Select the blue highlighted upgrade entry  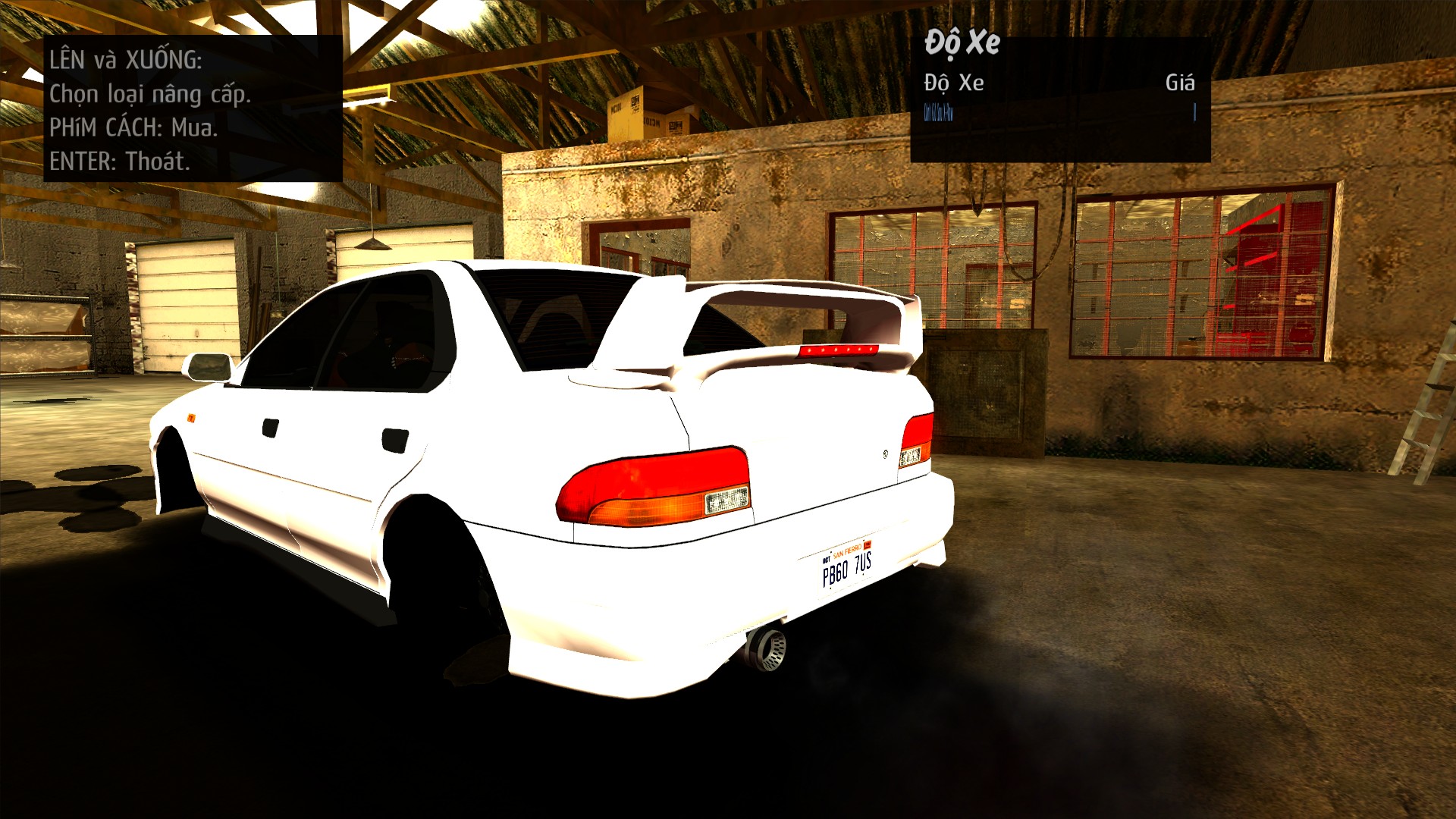[x=938, y=114]
